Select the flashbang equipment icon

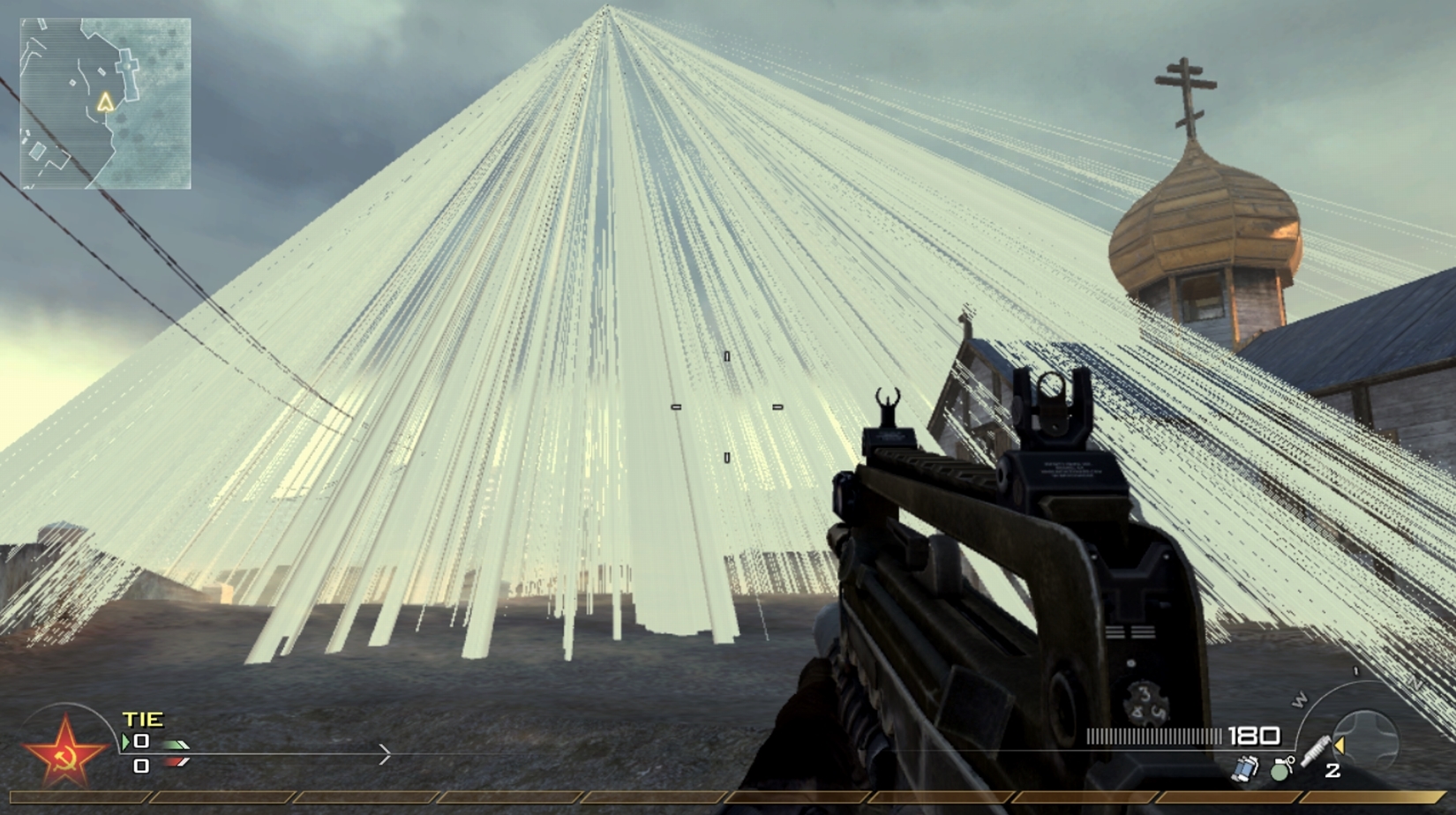pos(1244,769)
